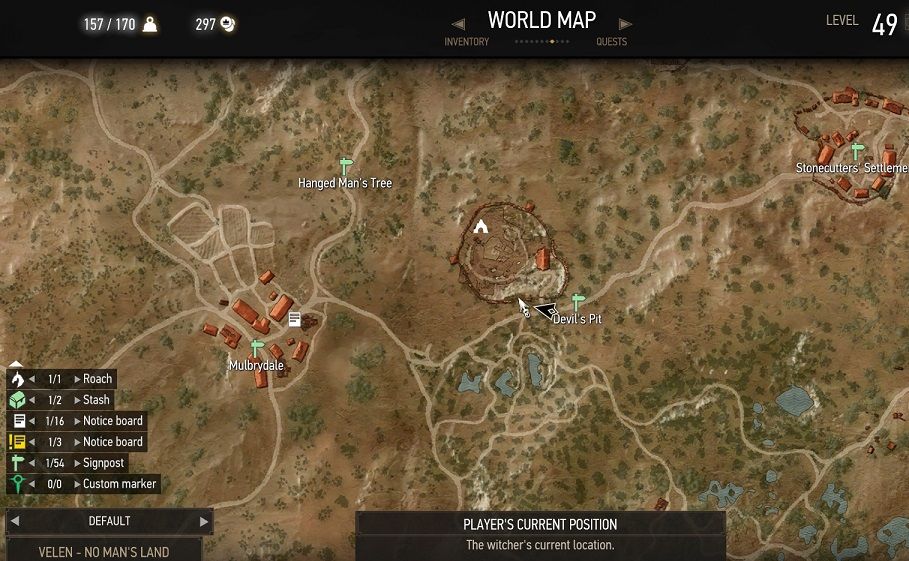Select the Devil's Pit signpost marker
The image size is (909, 561).
[x=577, y=301]
